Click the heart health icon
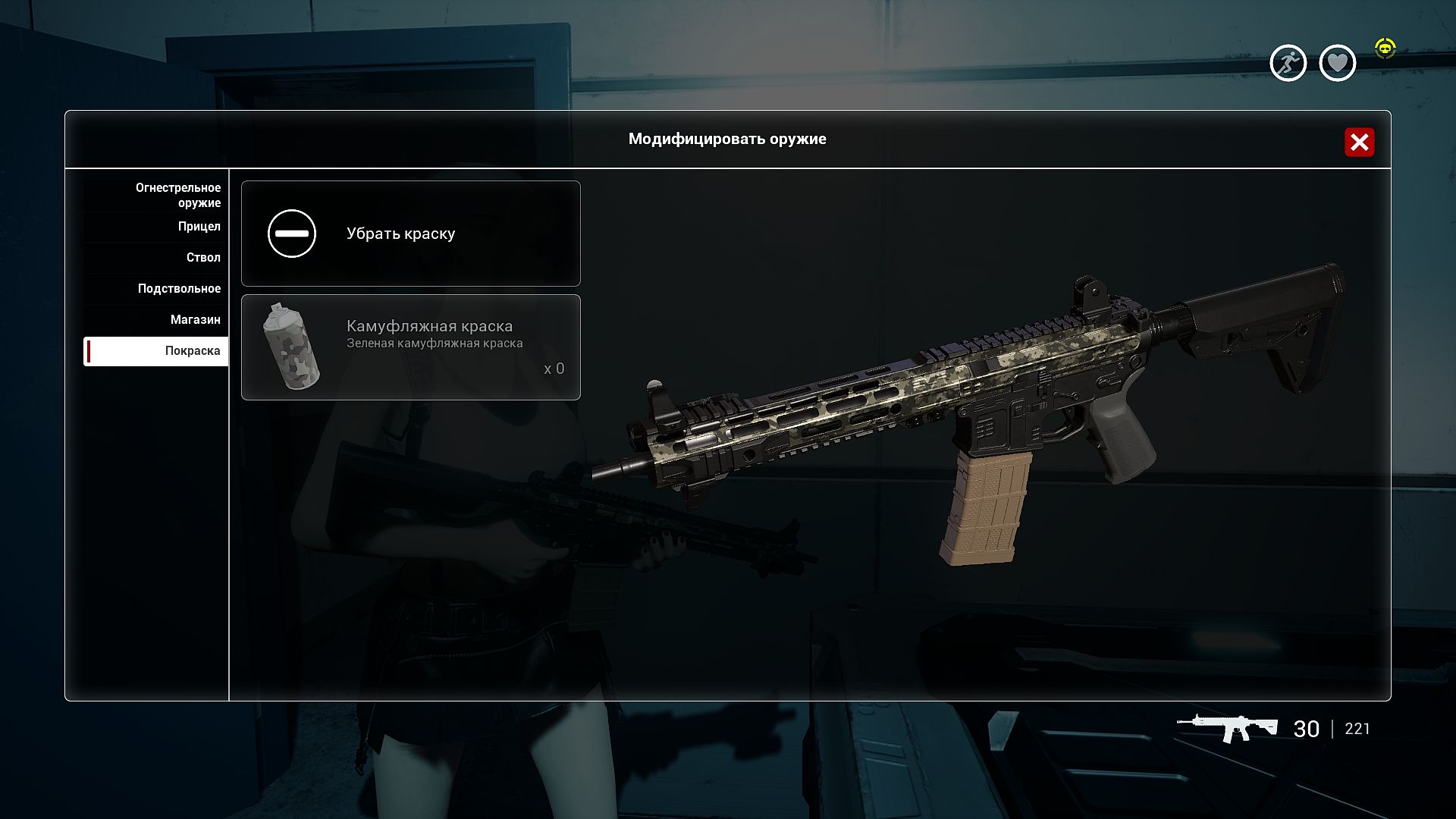The image size is (1456, 819). [x=1337, y=63]
